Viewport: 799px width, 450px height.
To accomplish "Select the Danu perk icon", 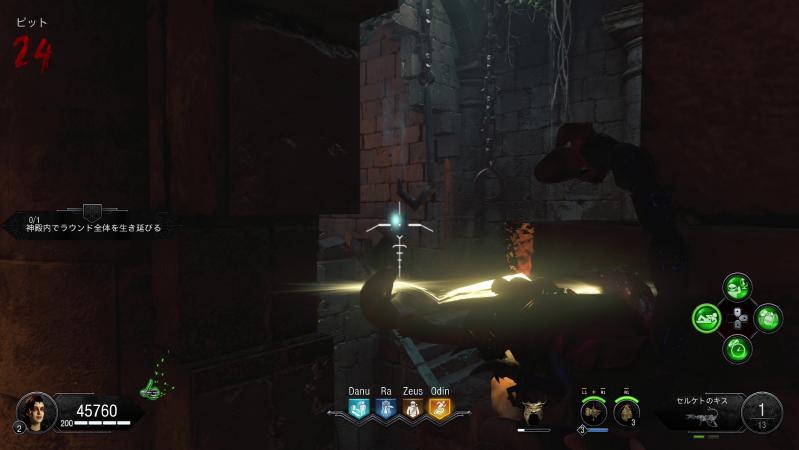I will (x=359, y=408).
